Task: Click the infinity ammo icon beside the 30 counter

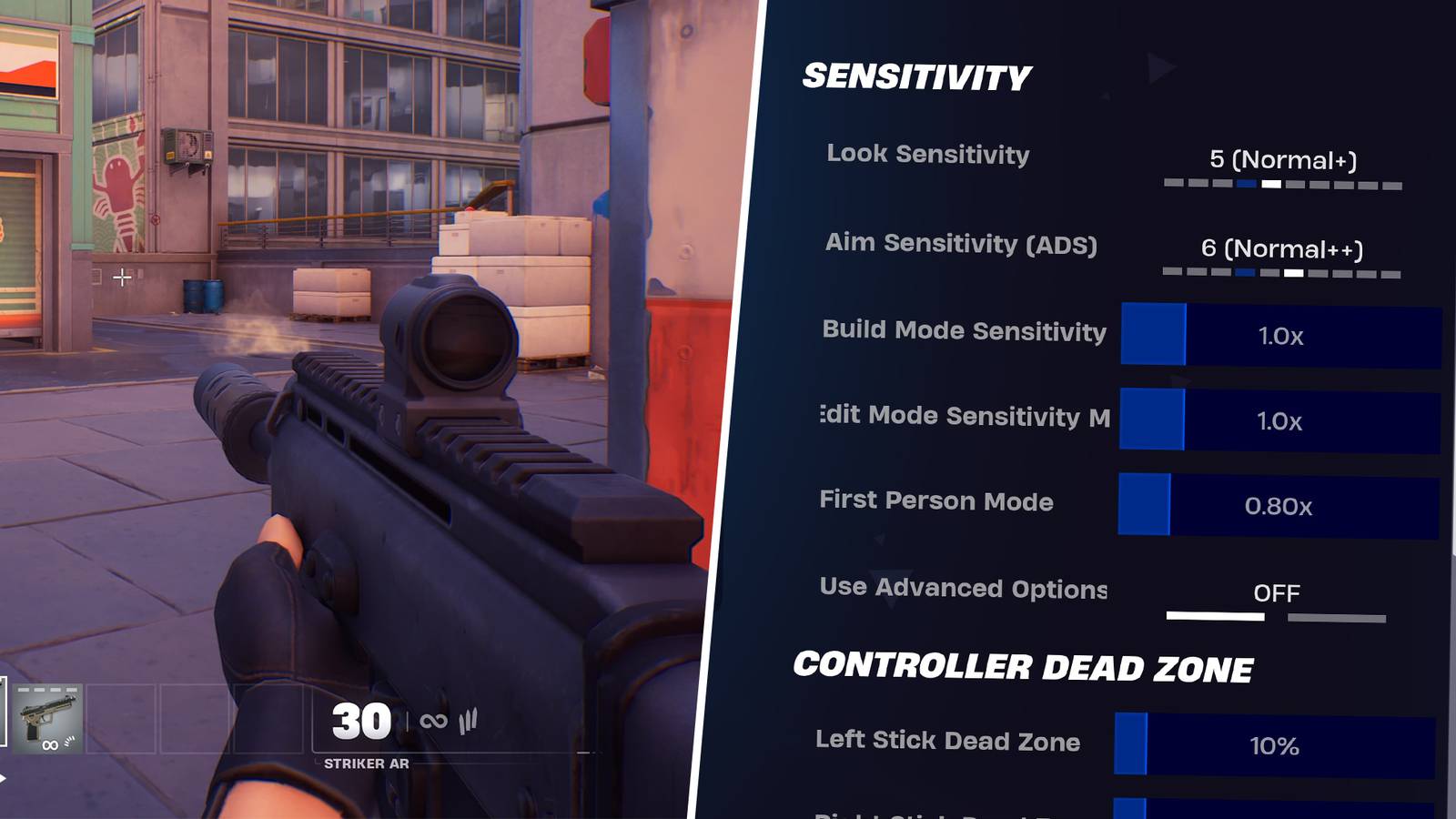Action: [x=433, y=721]
